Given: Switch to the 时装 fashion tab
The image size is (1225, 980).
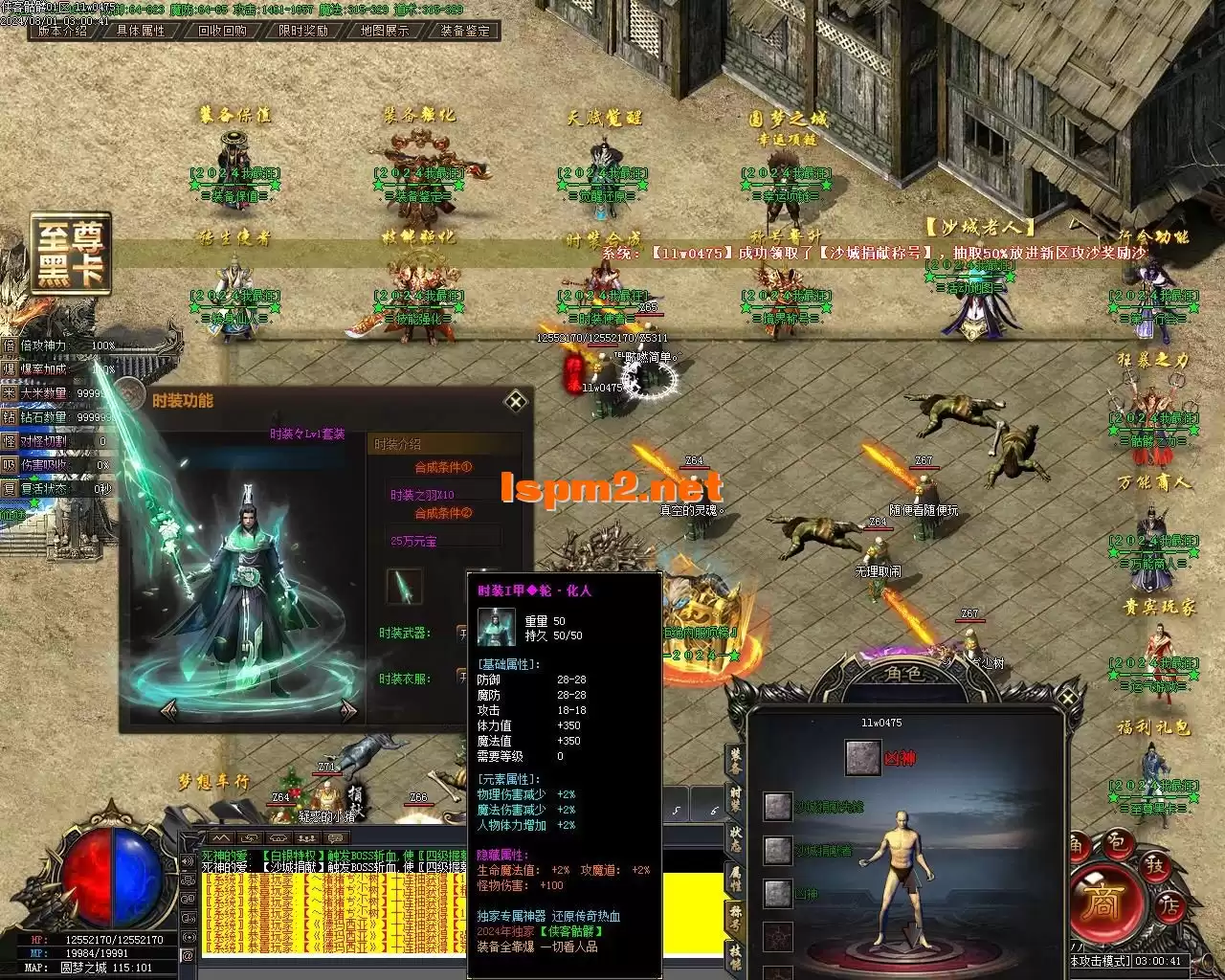Looking at the screenshot, I should pyautogui.click(x=735, y=799).
